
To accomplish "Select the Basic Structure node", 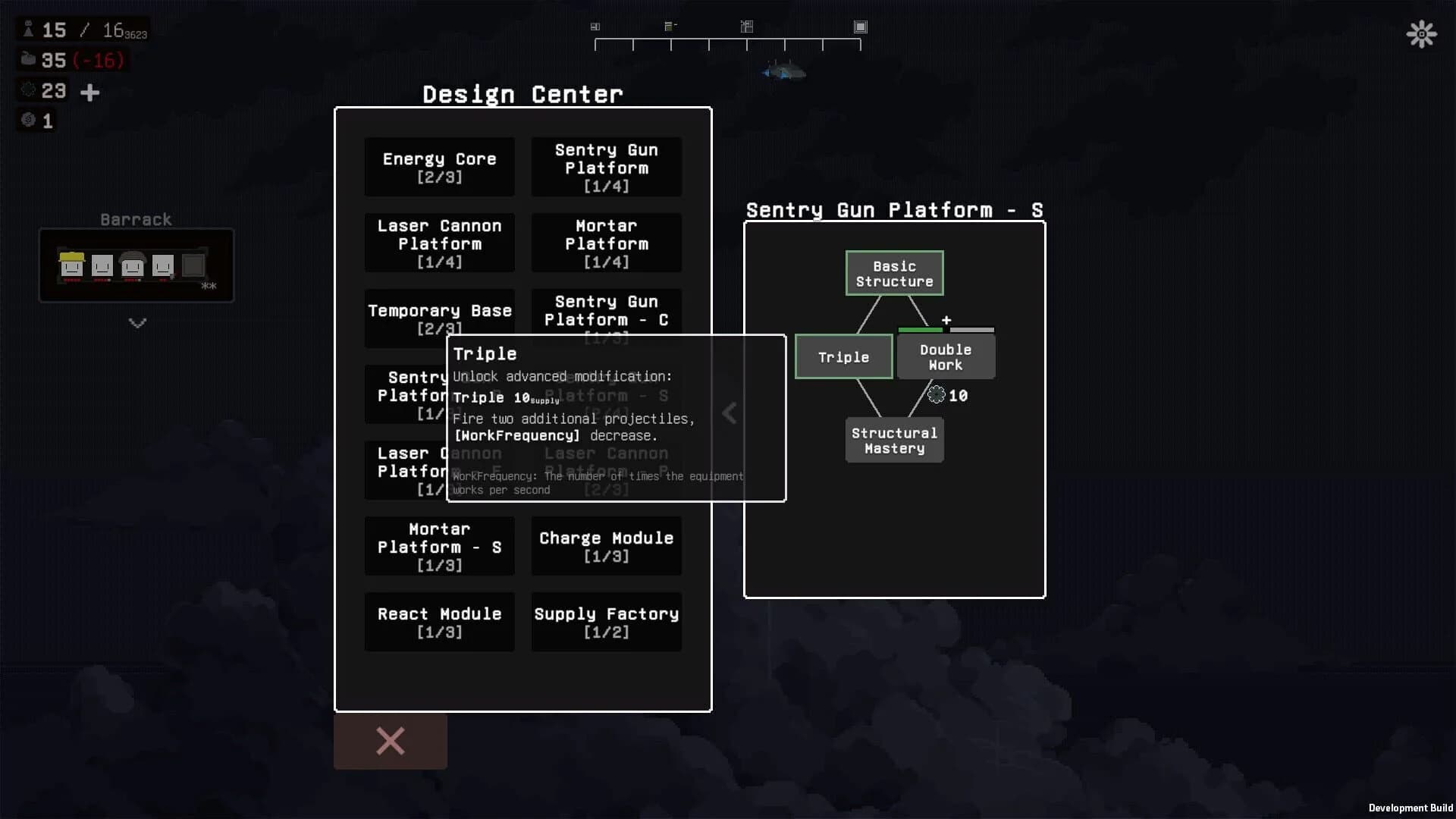I will [894, 273].
